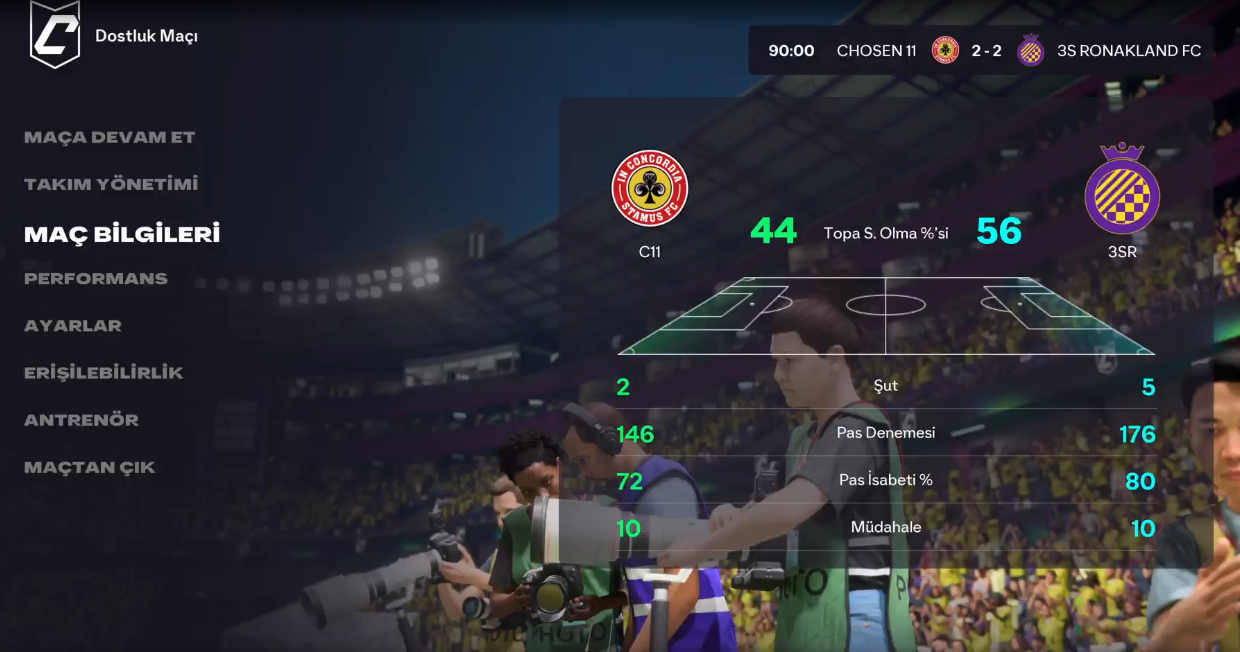This screenshot has width=1240, height=652.
Task: Open the Performans menu entry
Action: pyautogui.click(x=96, y=279)
